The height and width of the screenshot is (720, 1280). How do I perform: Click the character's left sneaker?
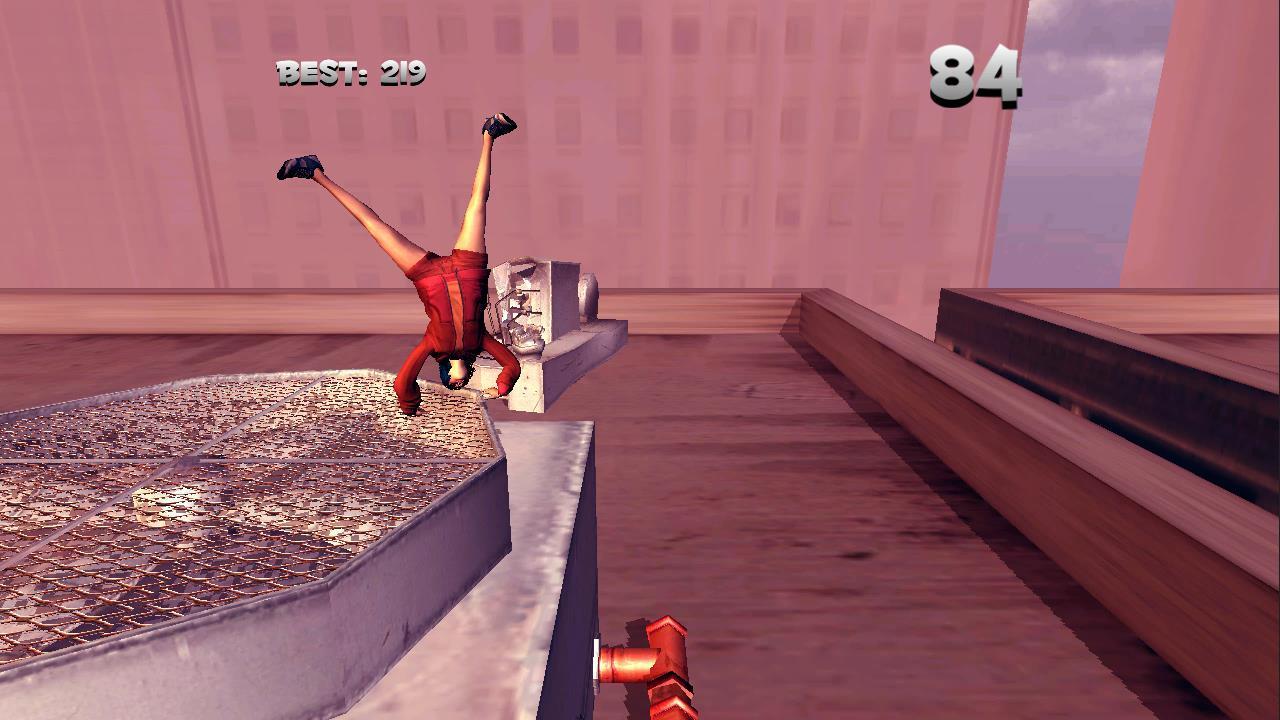click(300, 170)
